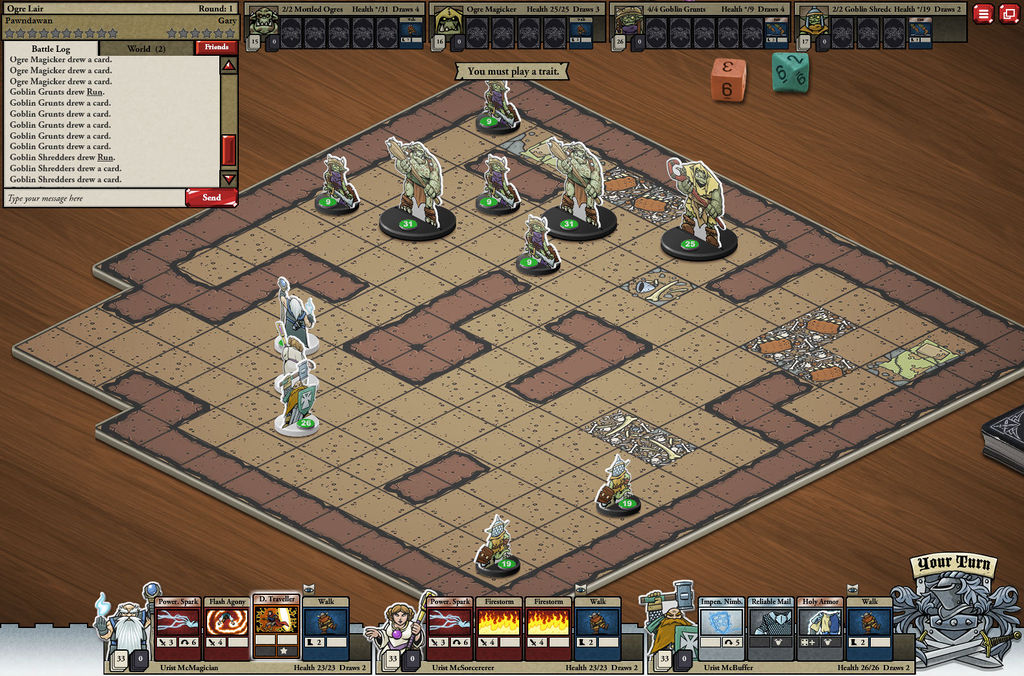
Task: Toggle the red window-mode button
Action: point(1007,14)
